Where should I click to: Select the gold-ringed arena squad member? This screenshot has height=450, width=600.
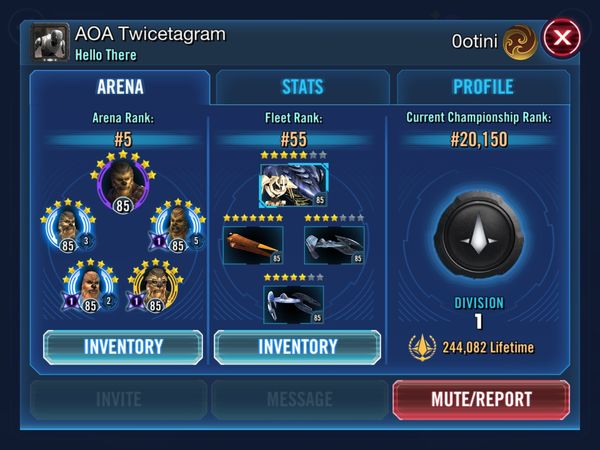[x=154, y=285]
